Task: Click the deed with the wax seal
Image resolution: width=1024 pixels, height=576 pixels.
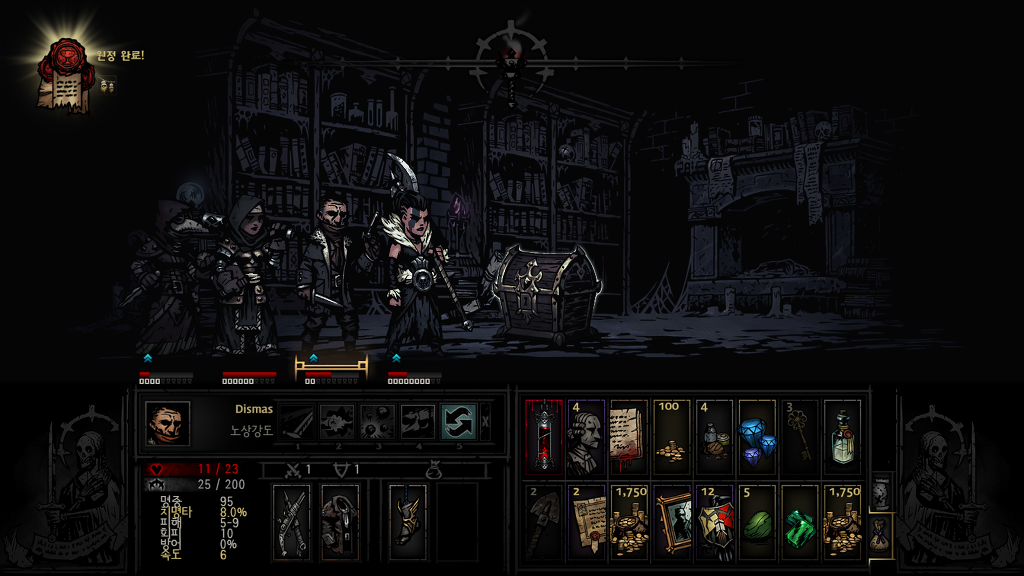Action: [x=586, y=519]
